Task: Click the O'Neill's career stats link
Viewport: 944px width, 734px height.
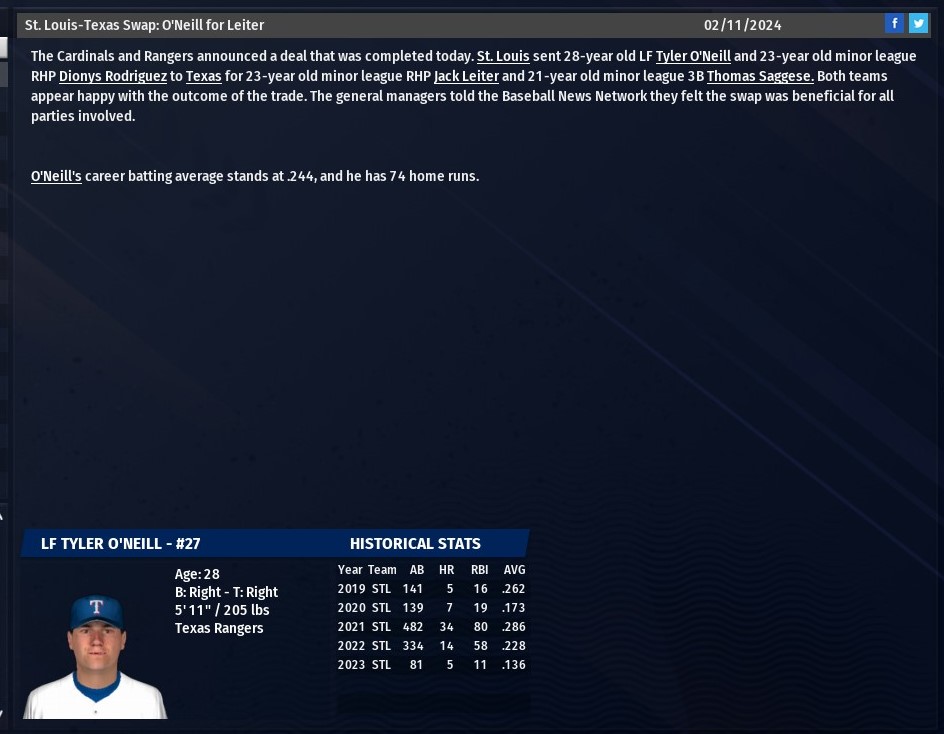Action: 56,176
